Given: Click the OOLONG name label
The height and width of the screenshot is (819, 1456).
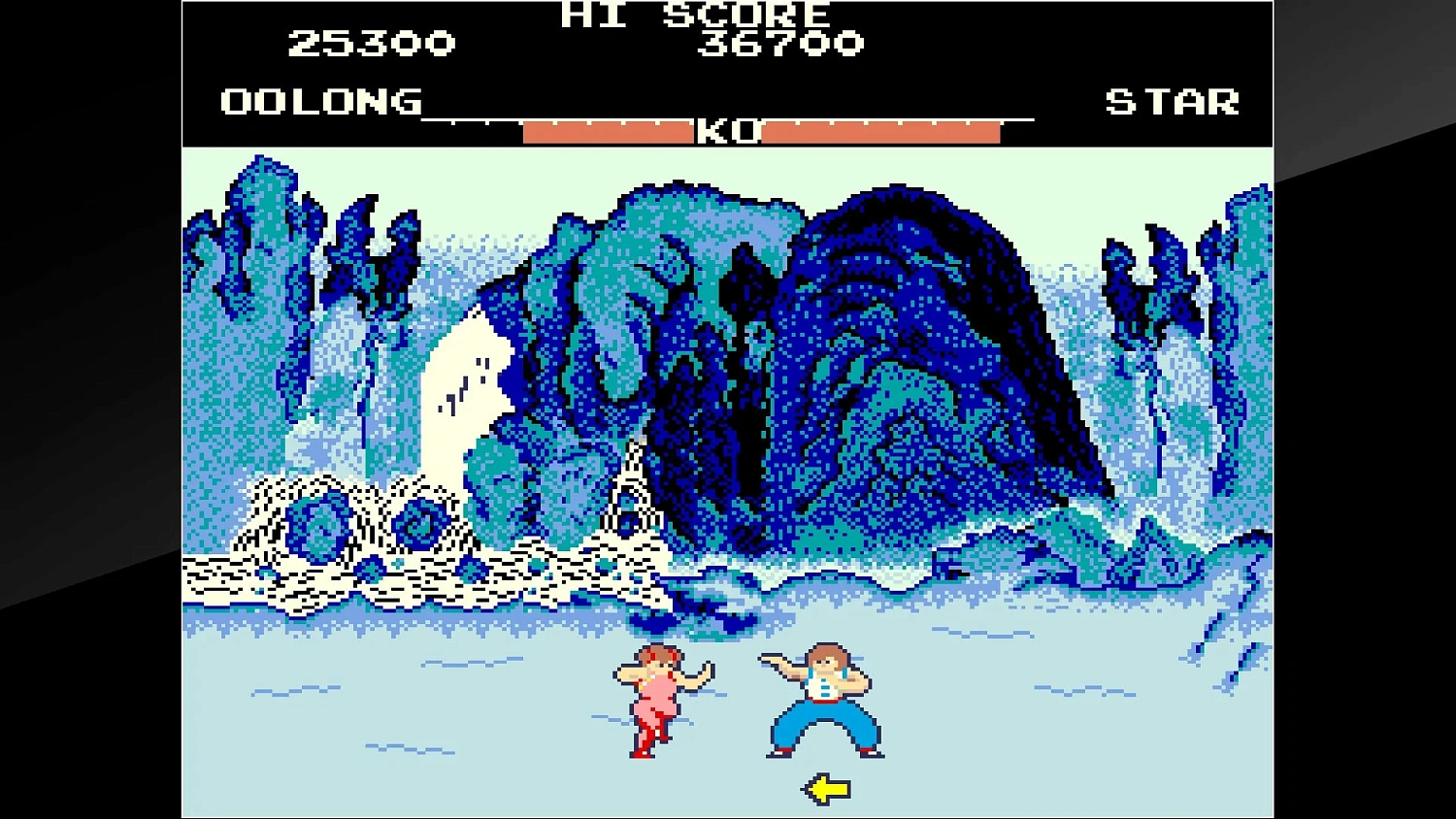Looking at the screenshot, I should tap(320, 101).
